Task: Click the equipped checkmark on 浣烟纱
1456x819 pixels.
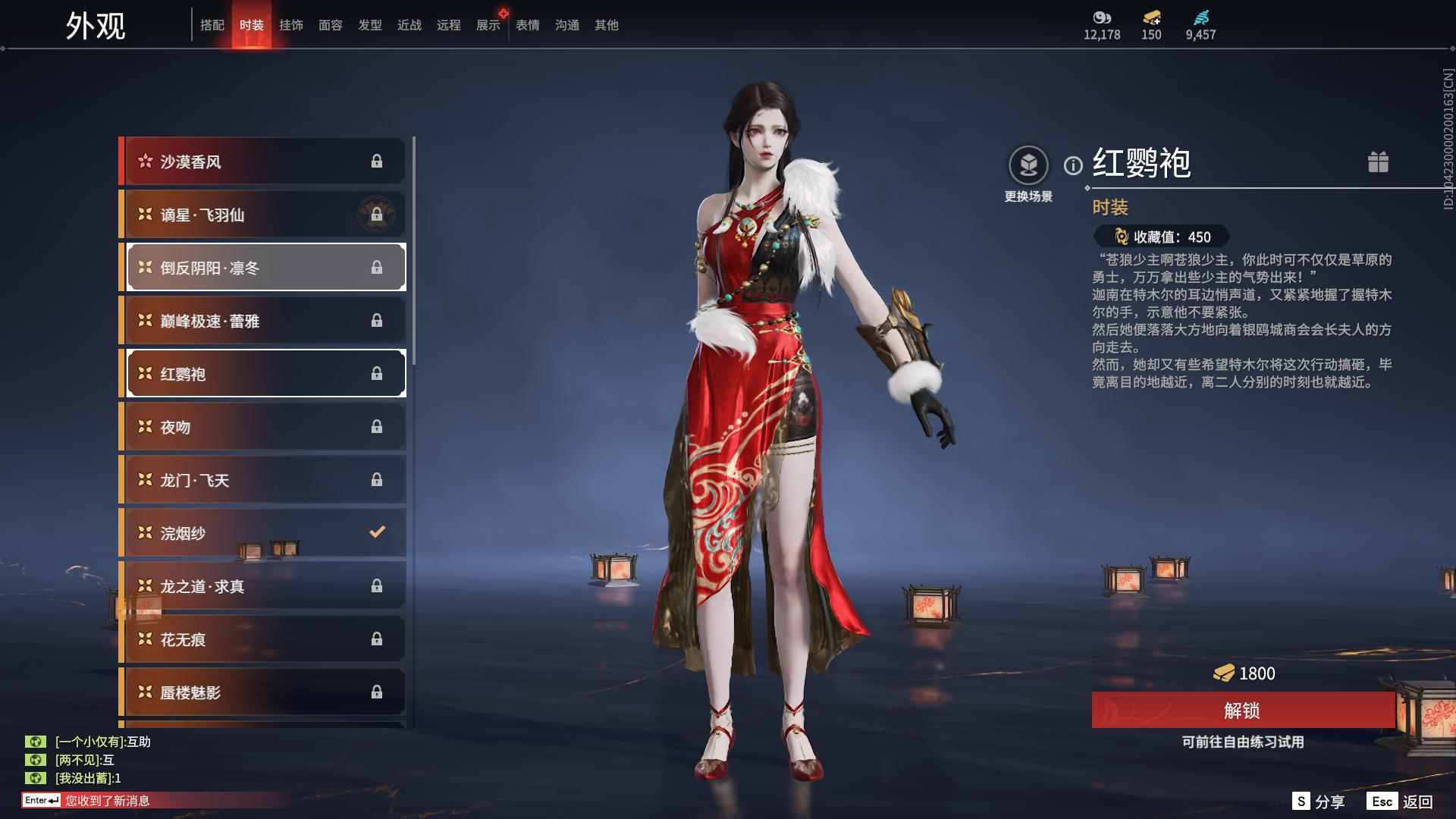Action: coord(377,532)
